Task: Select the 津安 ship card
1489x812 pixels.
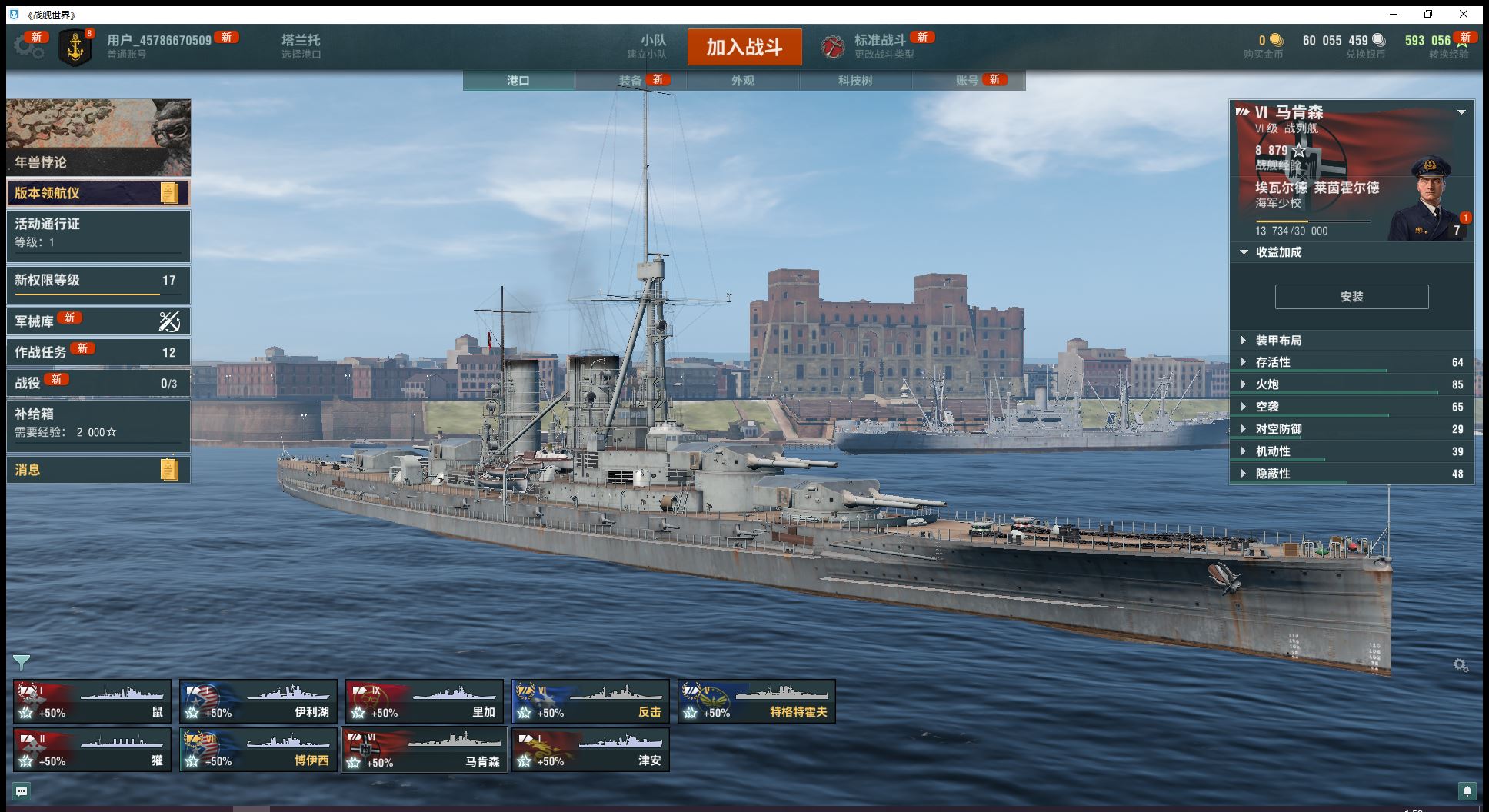Action: tap(591, 750)
